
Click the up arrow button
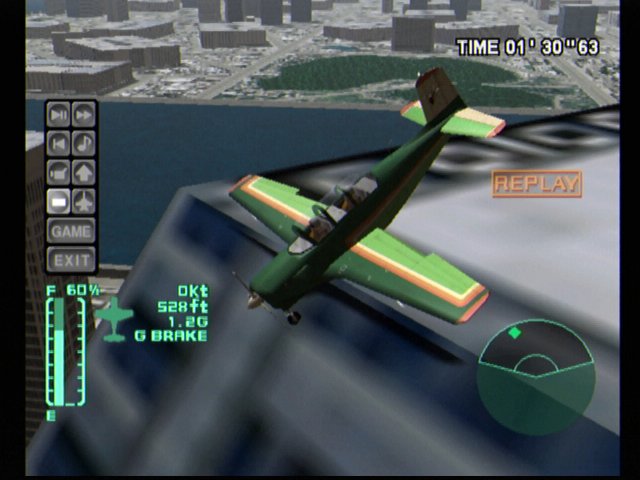tap(84, 171)
